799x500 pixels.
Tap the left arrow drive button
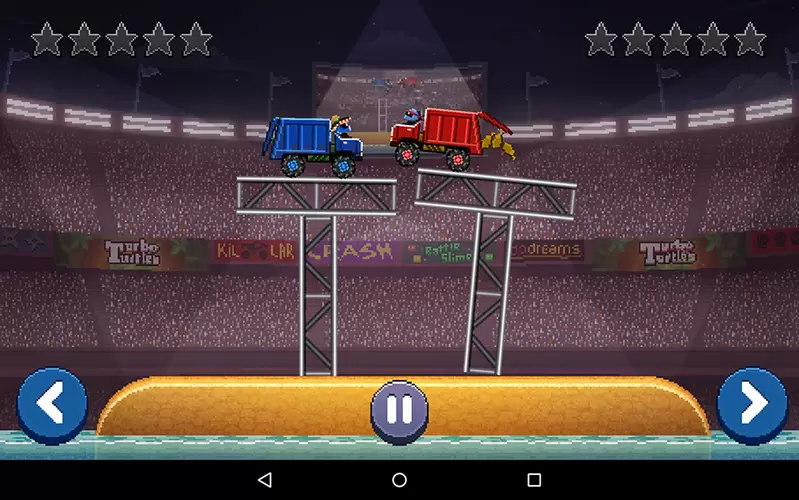click(52, 405)
